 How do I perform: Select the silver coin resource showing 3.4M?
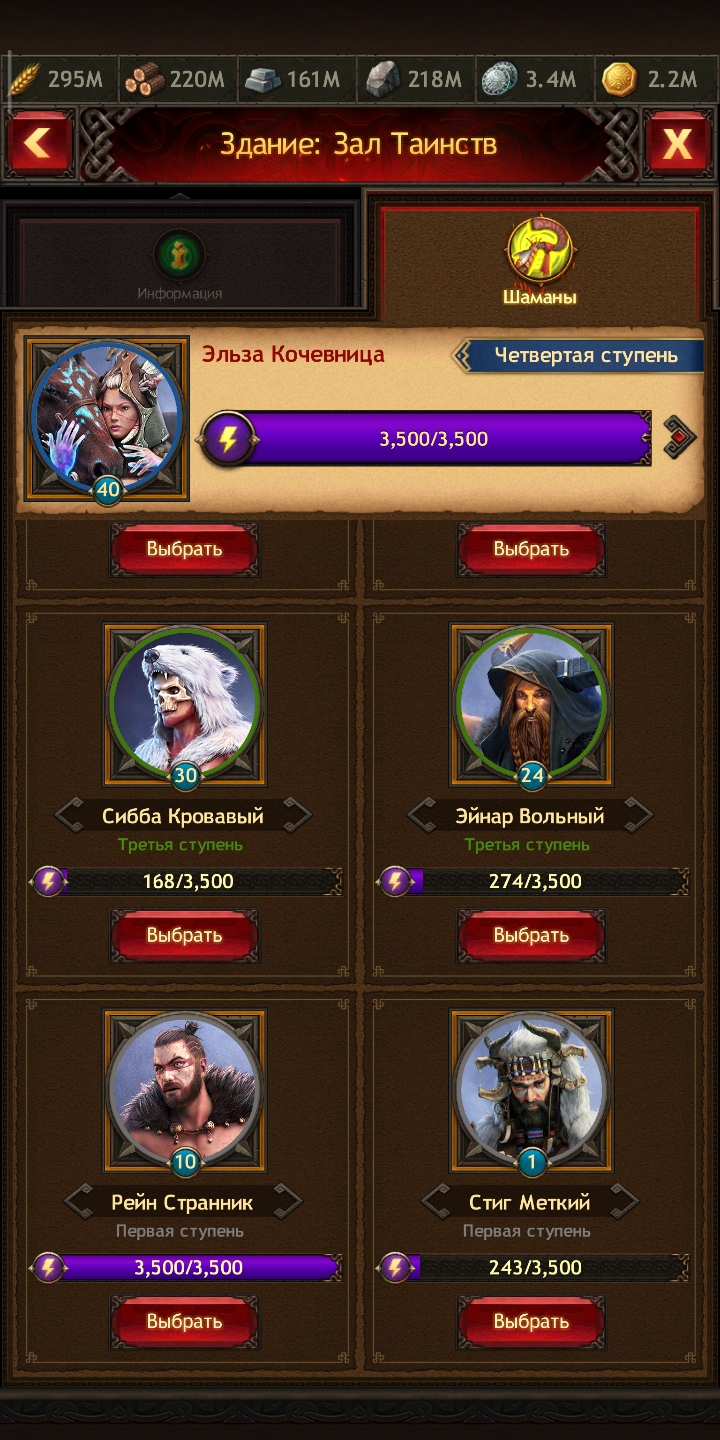(530, 80)
